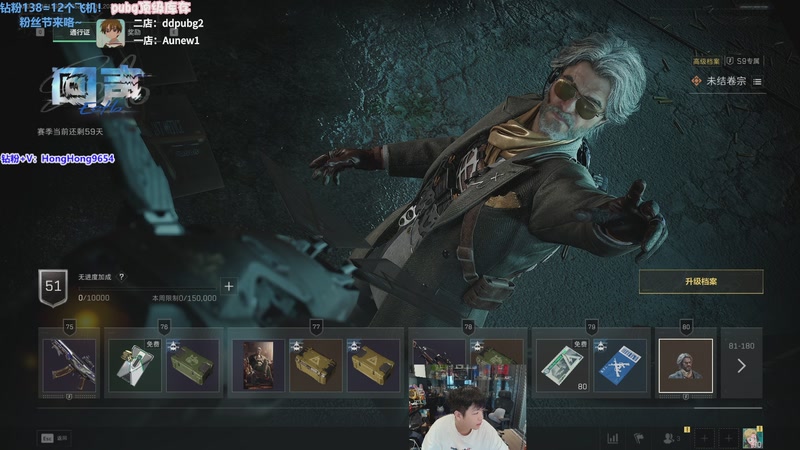Open the flag icon in the bottom bar

click(x=638, y=438)
